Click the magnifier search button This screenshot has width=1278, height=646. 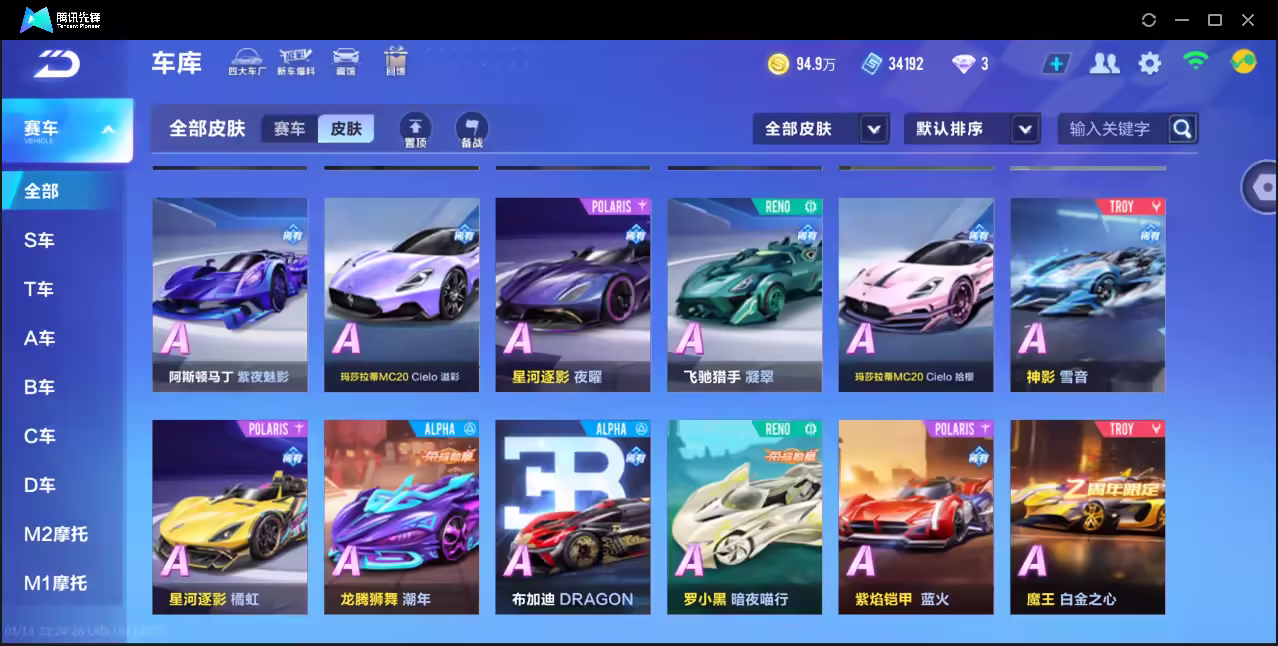point(1182,129)
